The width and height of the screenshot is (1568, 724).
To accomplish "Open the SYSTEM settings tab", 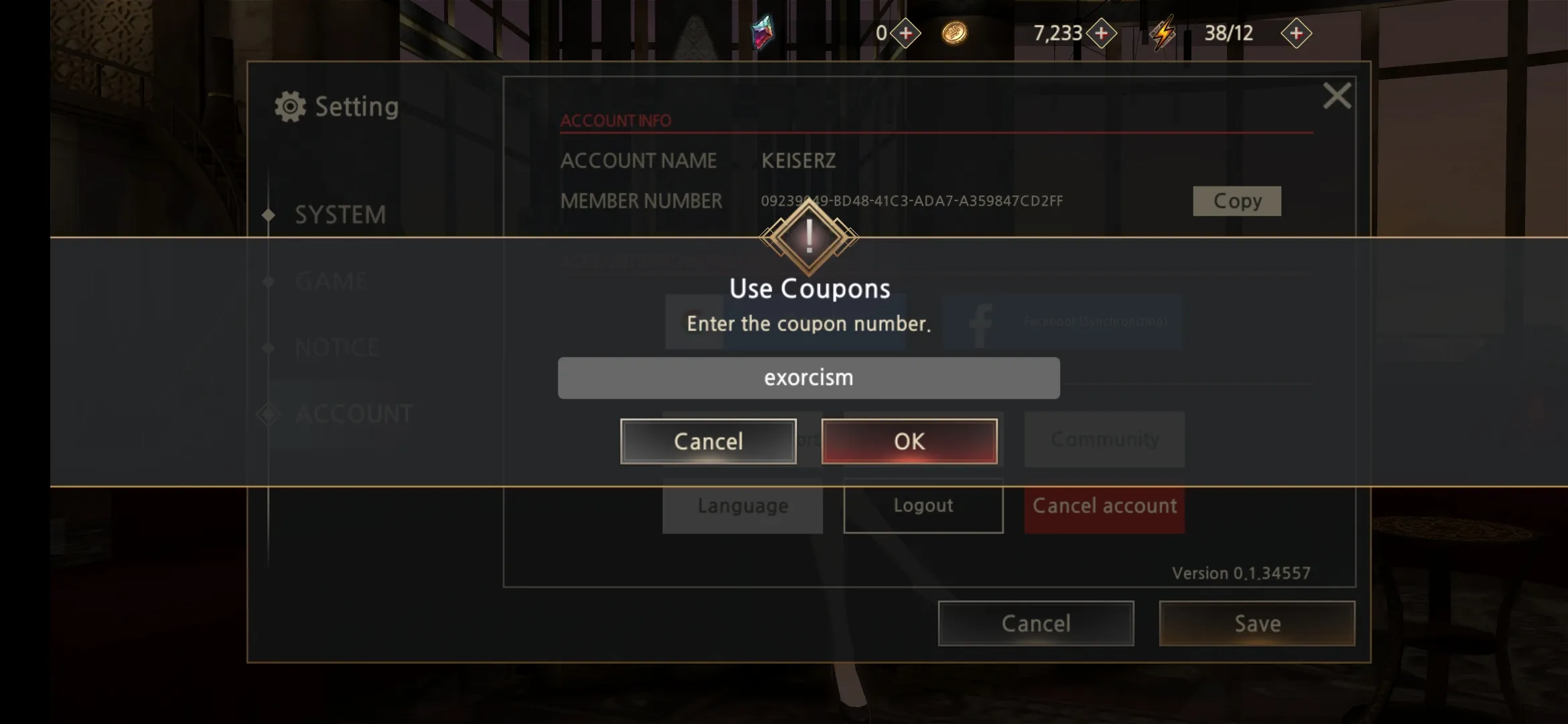I will click(340, 215).
